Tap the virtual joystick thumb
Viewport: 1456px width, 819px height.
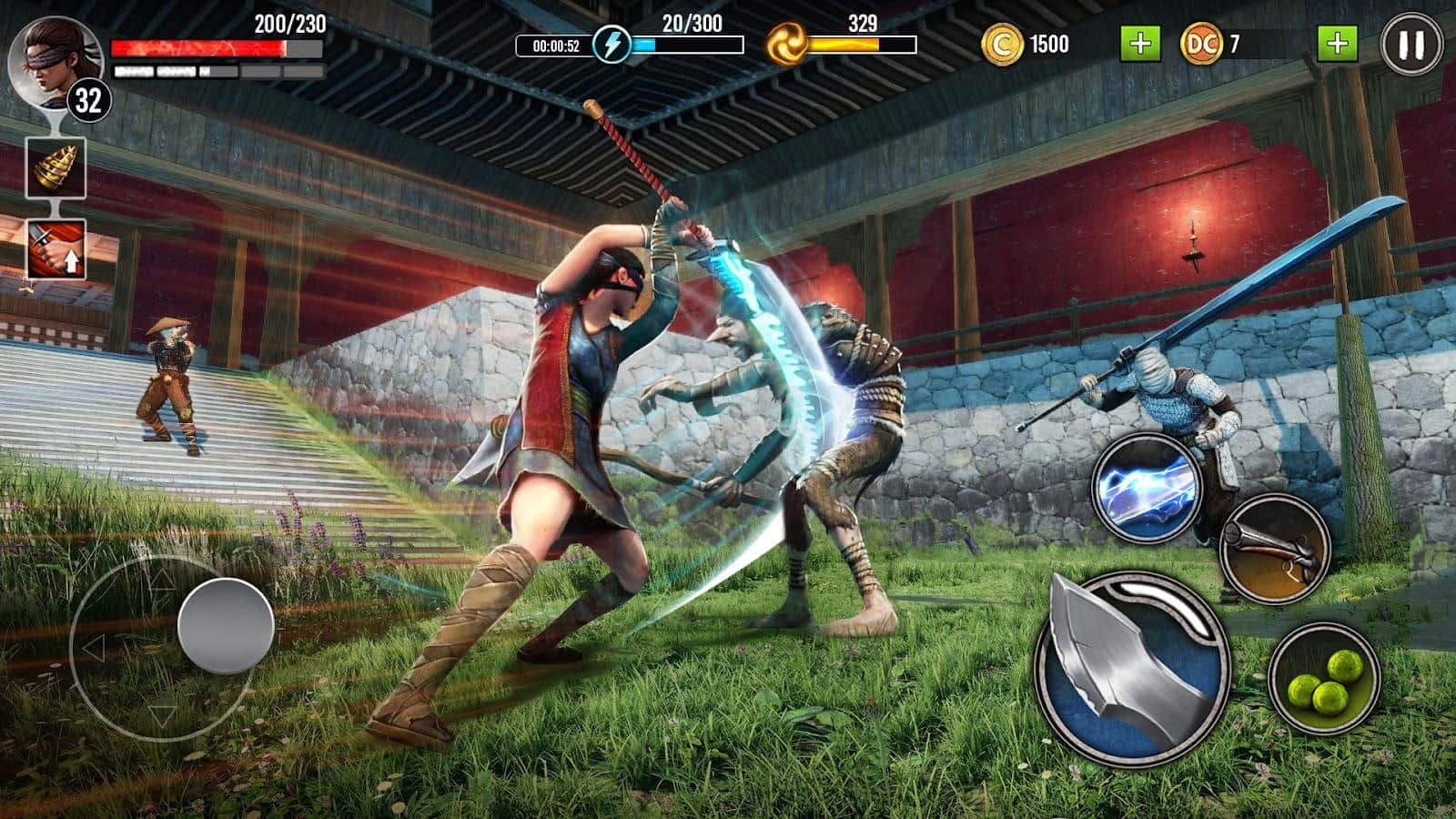click(226, 626)
